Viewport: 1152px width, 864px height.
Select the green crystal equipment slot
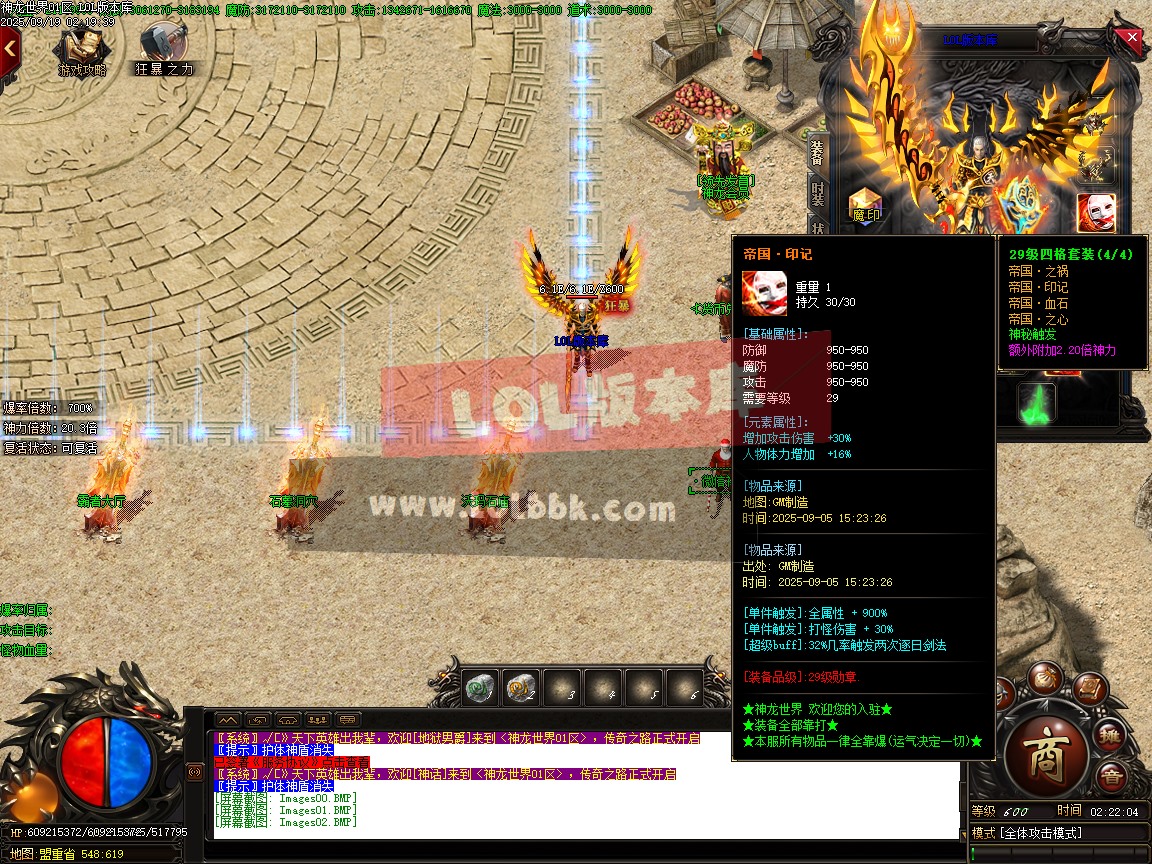(1037, 404)
